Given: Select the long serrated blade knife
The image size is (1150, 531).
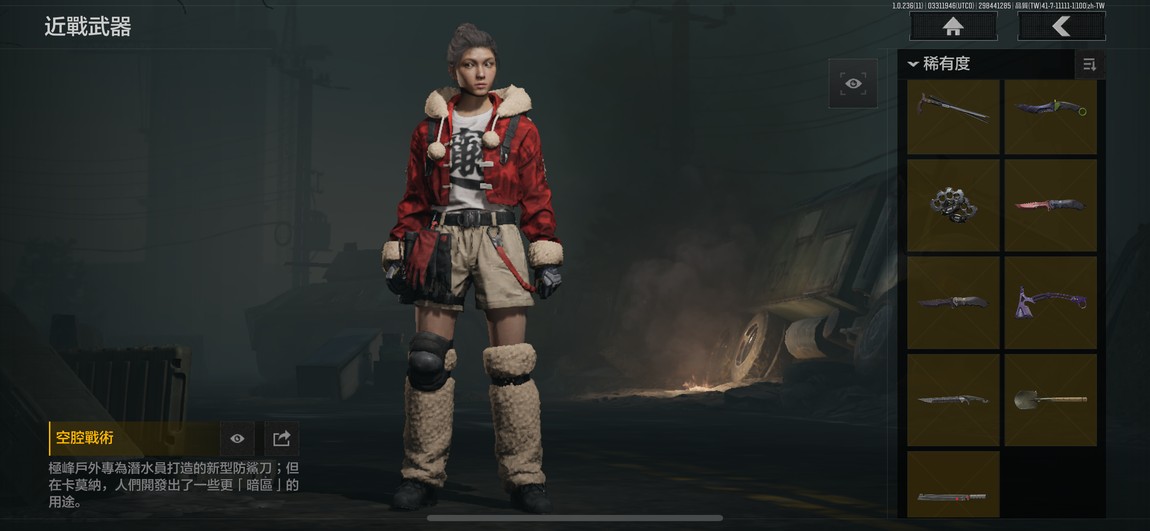Looking at the screenshot, I should (x=953, y=399).
